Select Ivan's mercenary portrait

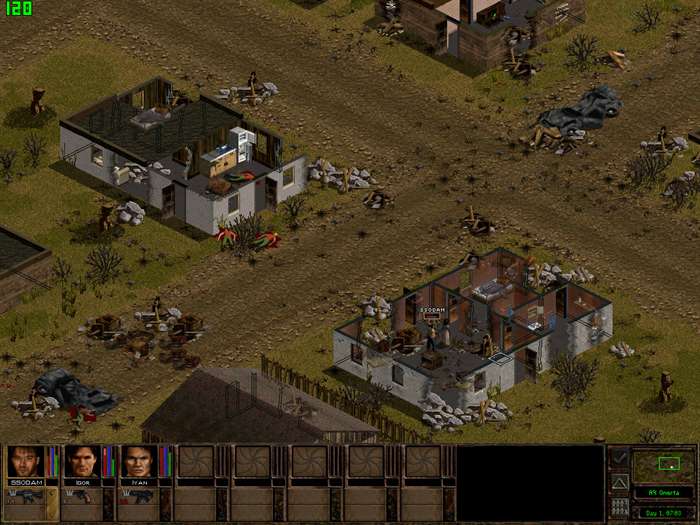(x=138, y=461)
